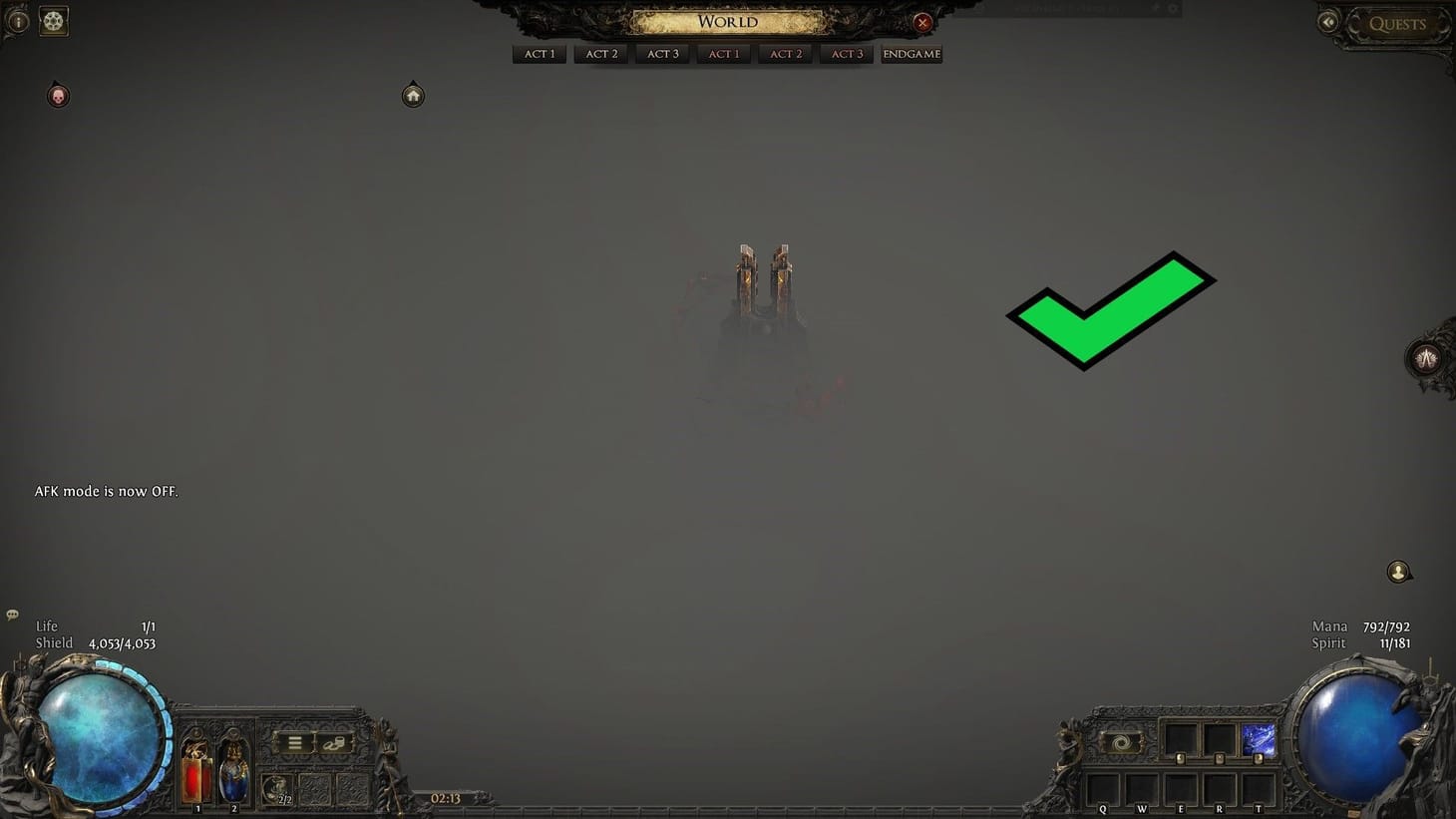Close the World map with the red X
The height and width of the screenshot is (819, 1456).
[x=922, y=22]
